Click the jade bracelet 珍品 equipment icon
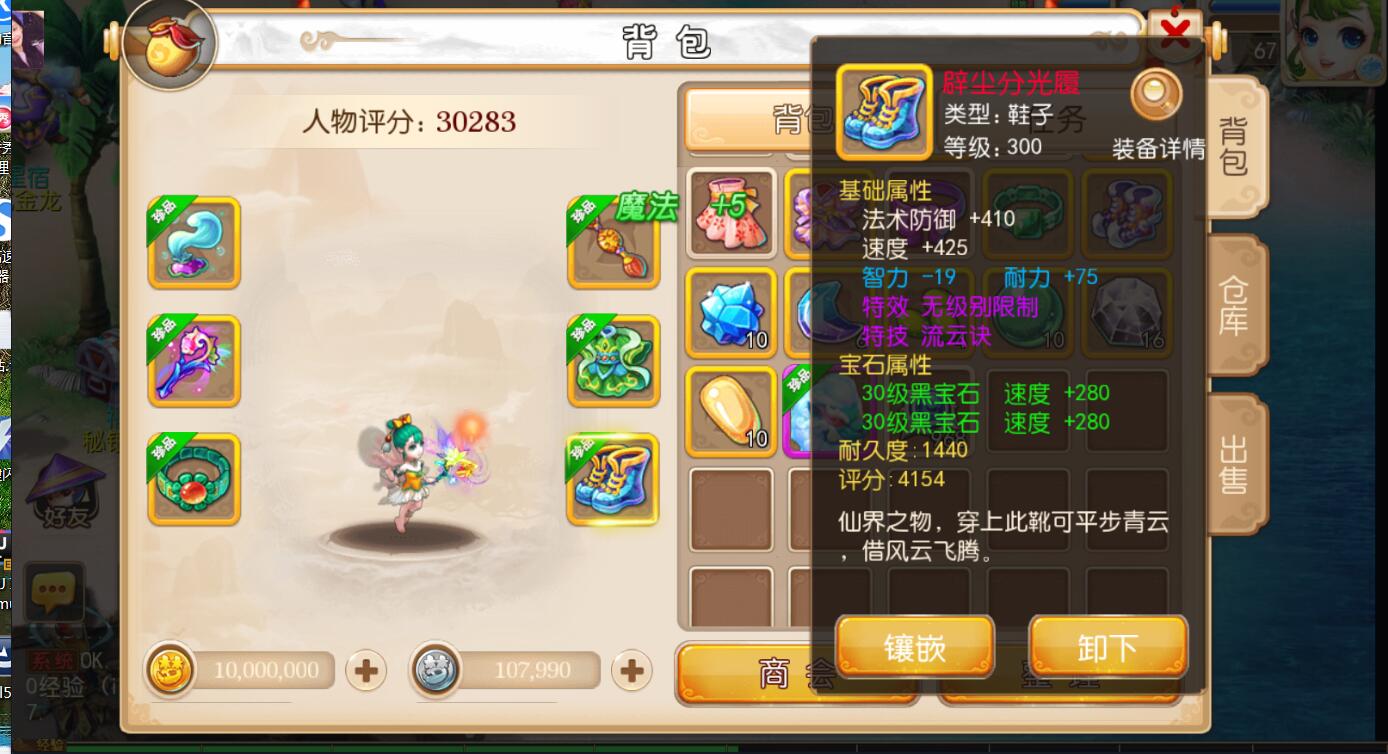The width and height of the screenshot is (1388, 754). pyautogui.click(x=193, y=479)
